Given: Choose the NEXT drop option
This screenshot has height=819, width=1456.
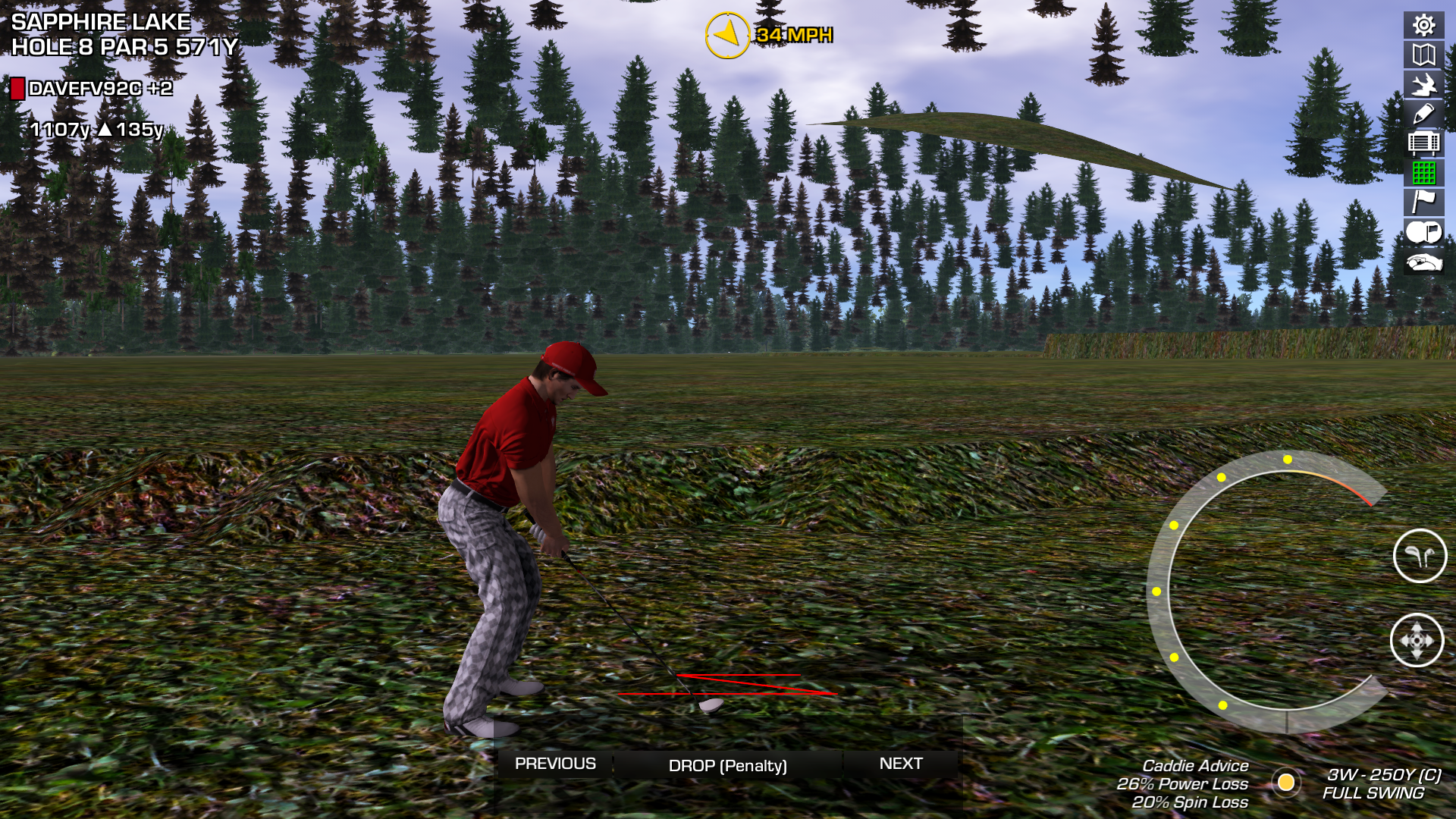Looking at the screenshot, I should click(x=901, y=764).
